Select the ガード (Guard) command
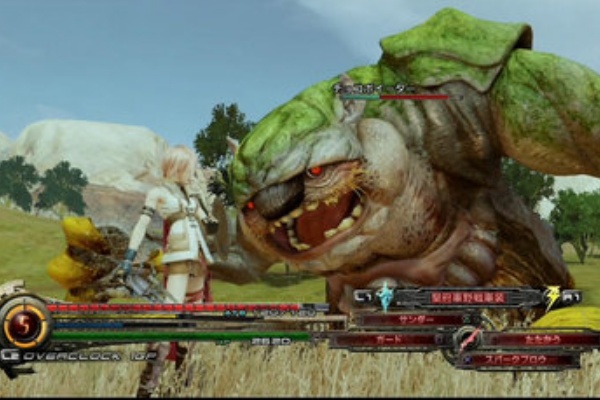Viewport: 600px width, 400px height. (x=387, y=340)
